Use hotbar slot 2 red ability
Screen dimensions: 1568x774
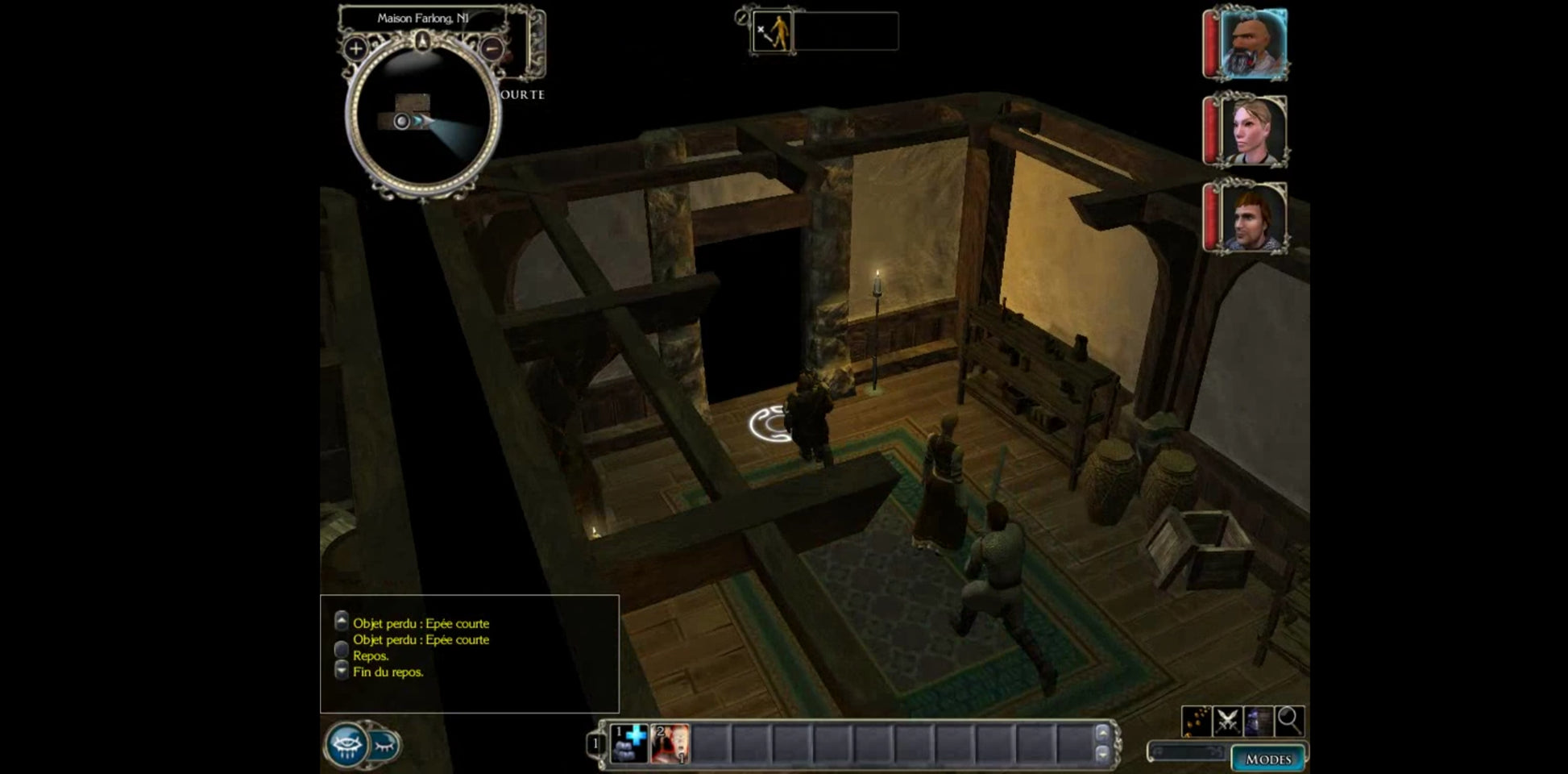tap(670, 743)
